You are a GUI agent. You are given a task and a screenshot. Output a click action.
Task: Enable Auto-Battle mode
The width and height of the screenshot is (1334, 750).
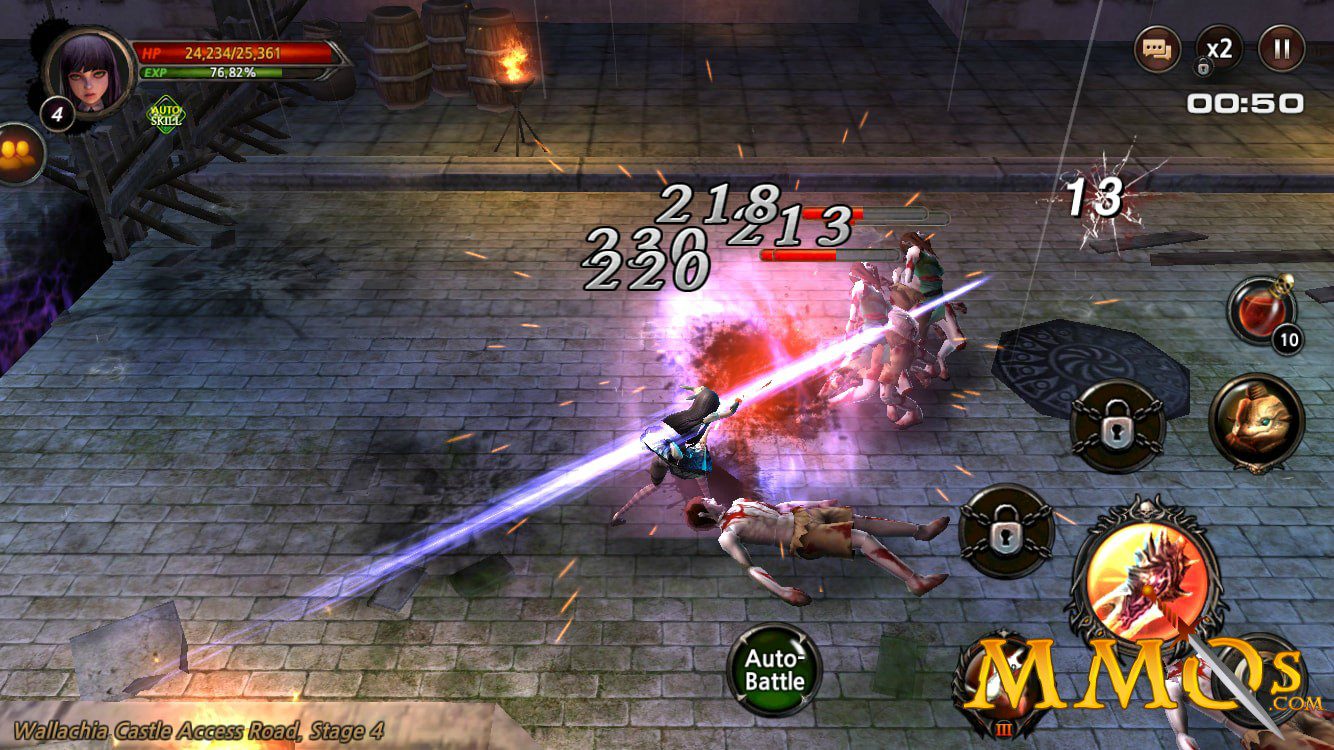[x=774, y=669]
